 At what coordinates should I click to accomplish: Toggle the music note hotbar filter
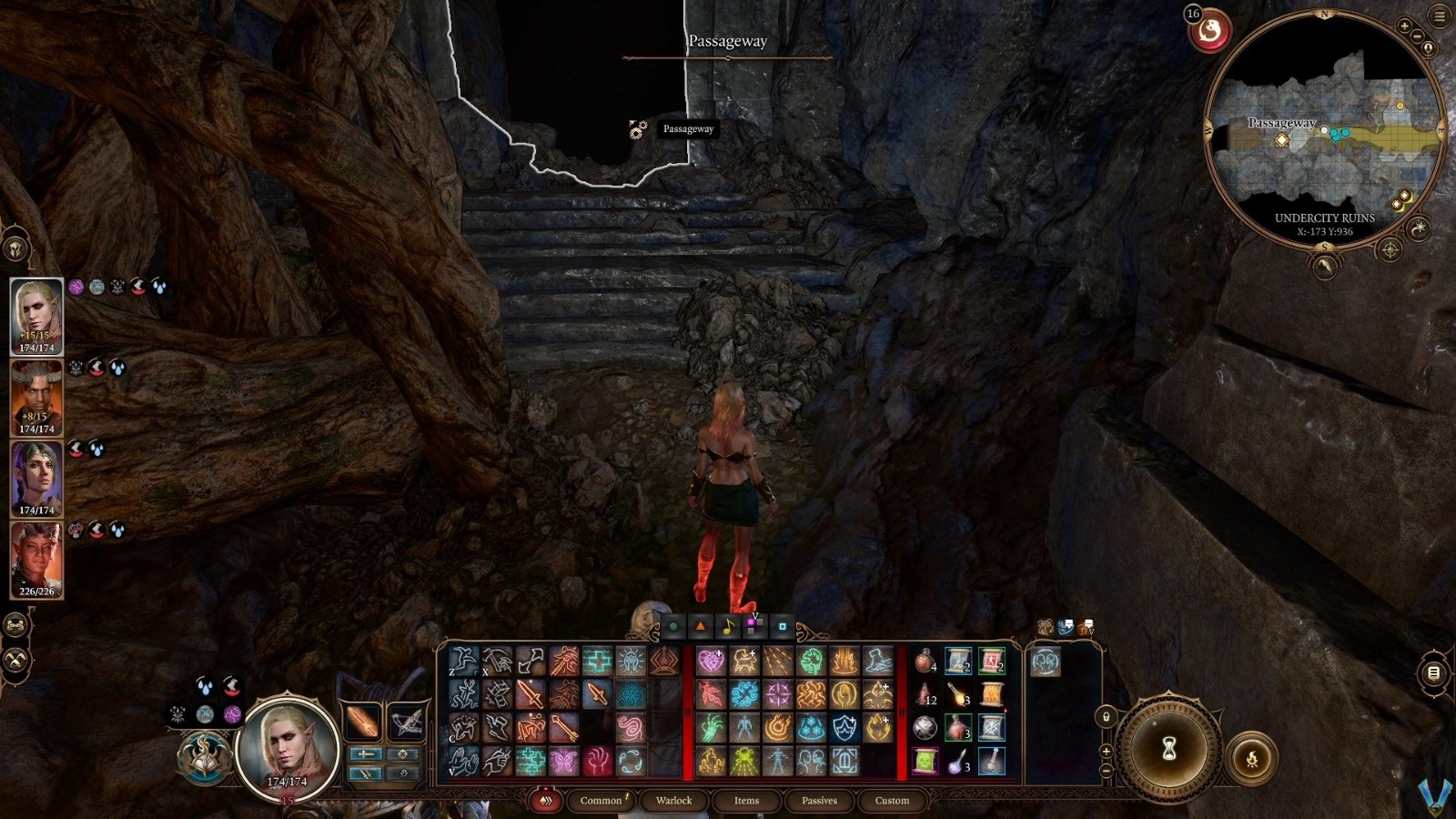click(727, 626)
